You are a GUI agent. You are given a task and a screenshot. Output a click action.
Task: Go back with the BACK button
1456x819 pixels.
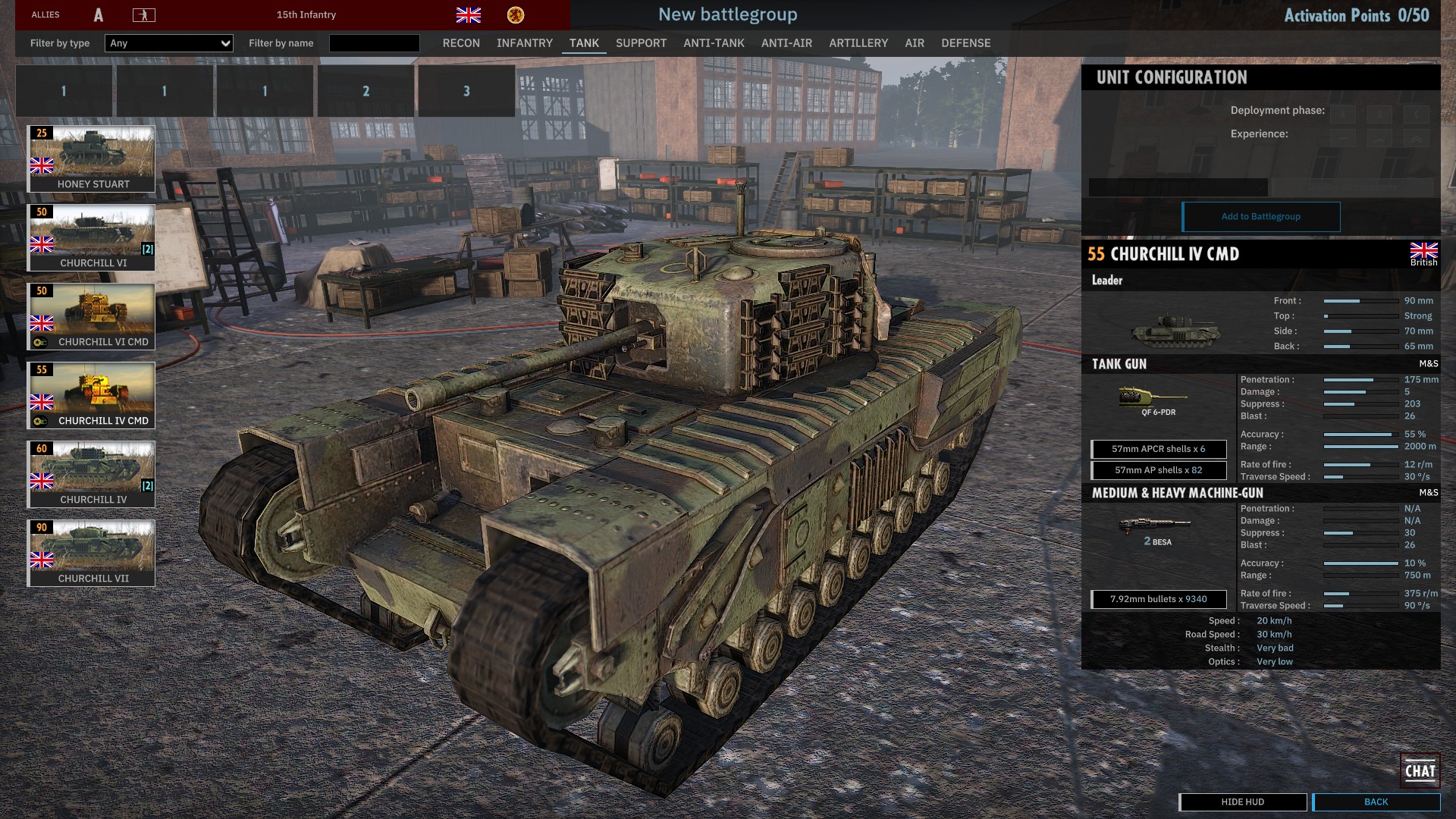1376,802
